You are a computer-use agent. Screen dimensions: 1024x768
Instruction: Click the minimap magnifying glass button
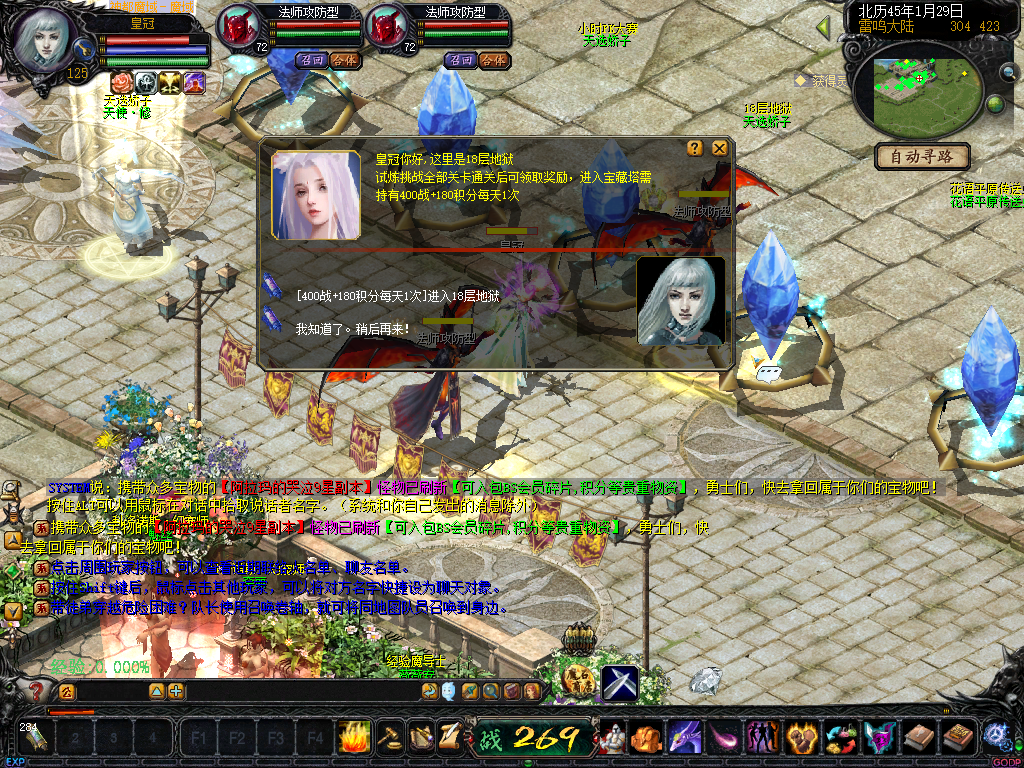(1007, 72)
